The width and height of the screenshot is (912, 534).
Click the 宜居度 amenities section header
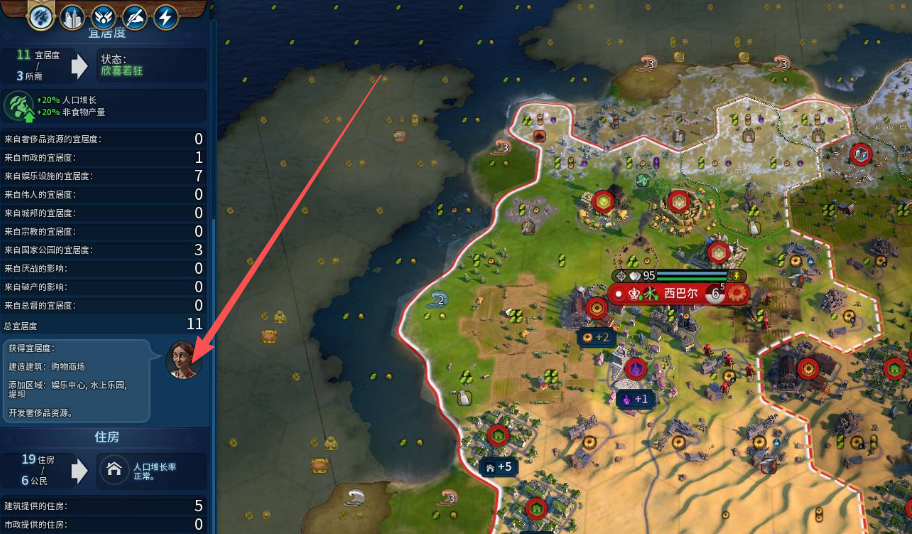107,34
